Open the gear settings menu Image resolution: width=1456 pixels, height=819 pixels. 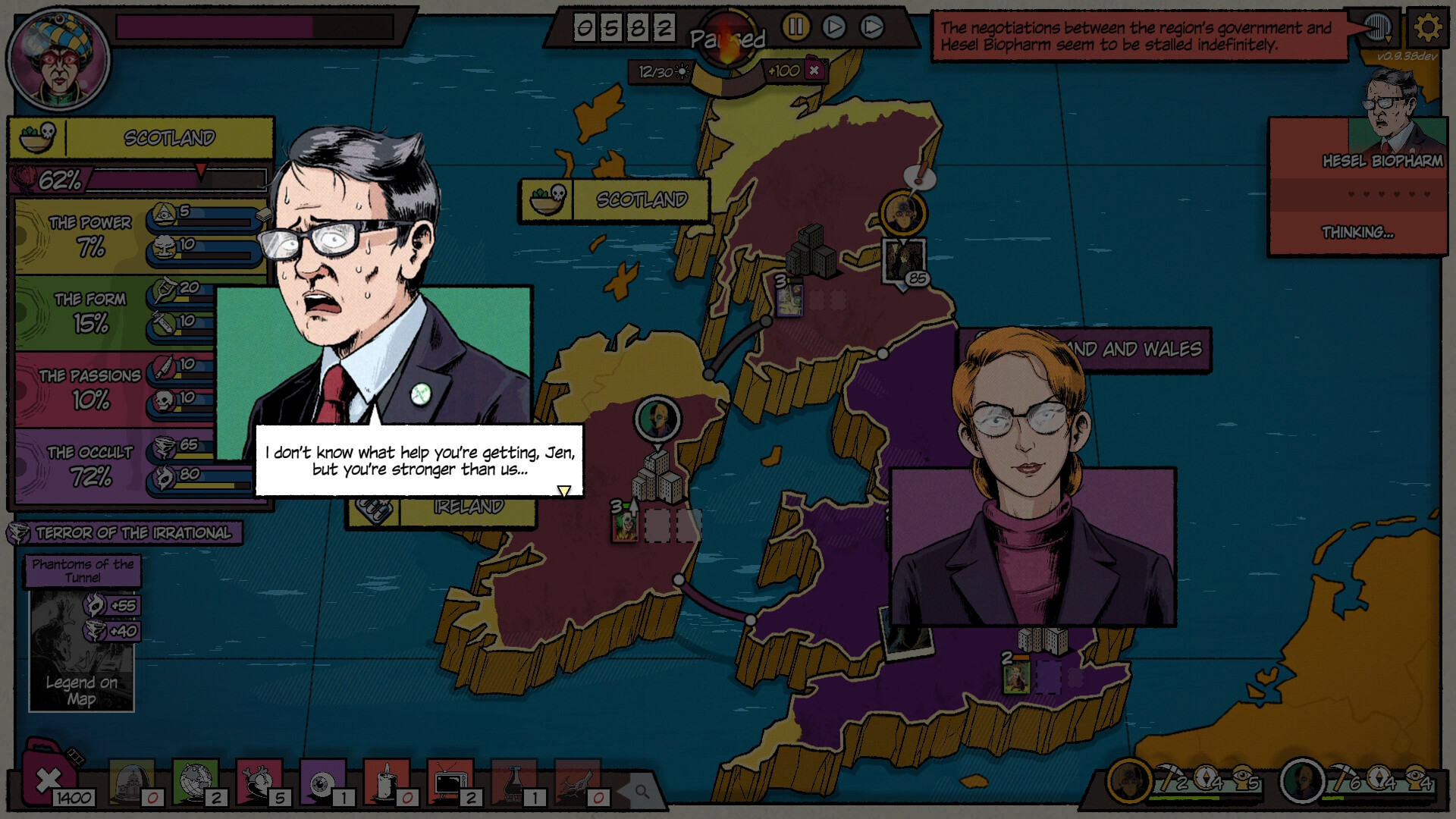tap(1427, 28)
